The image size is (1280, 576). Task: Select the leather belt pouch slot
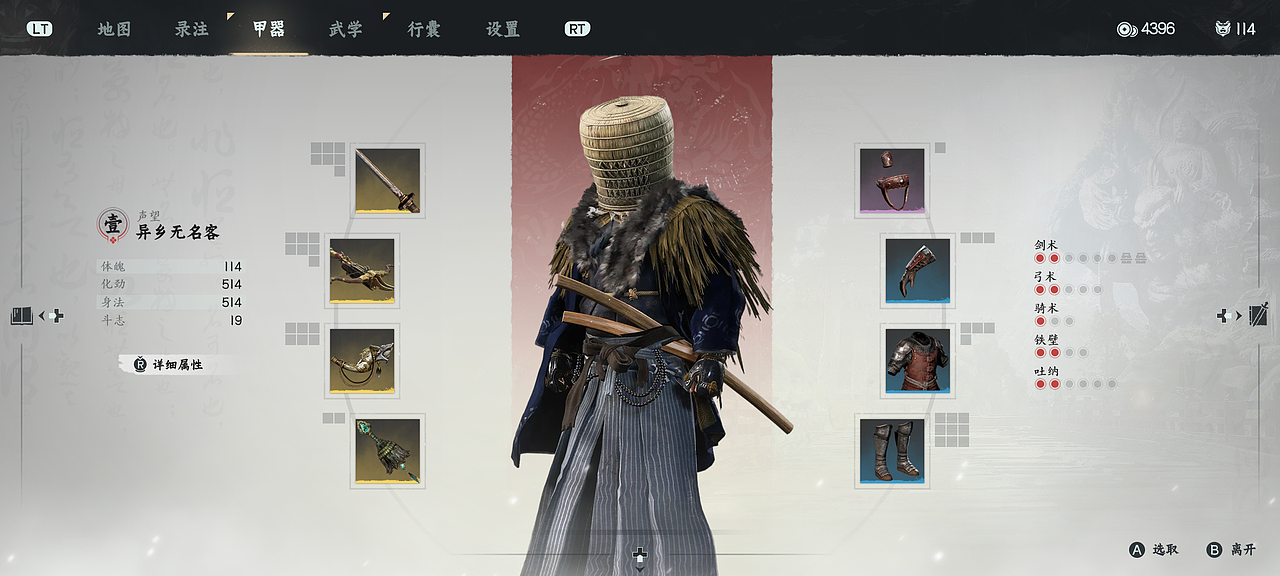[892, 181]
